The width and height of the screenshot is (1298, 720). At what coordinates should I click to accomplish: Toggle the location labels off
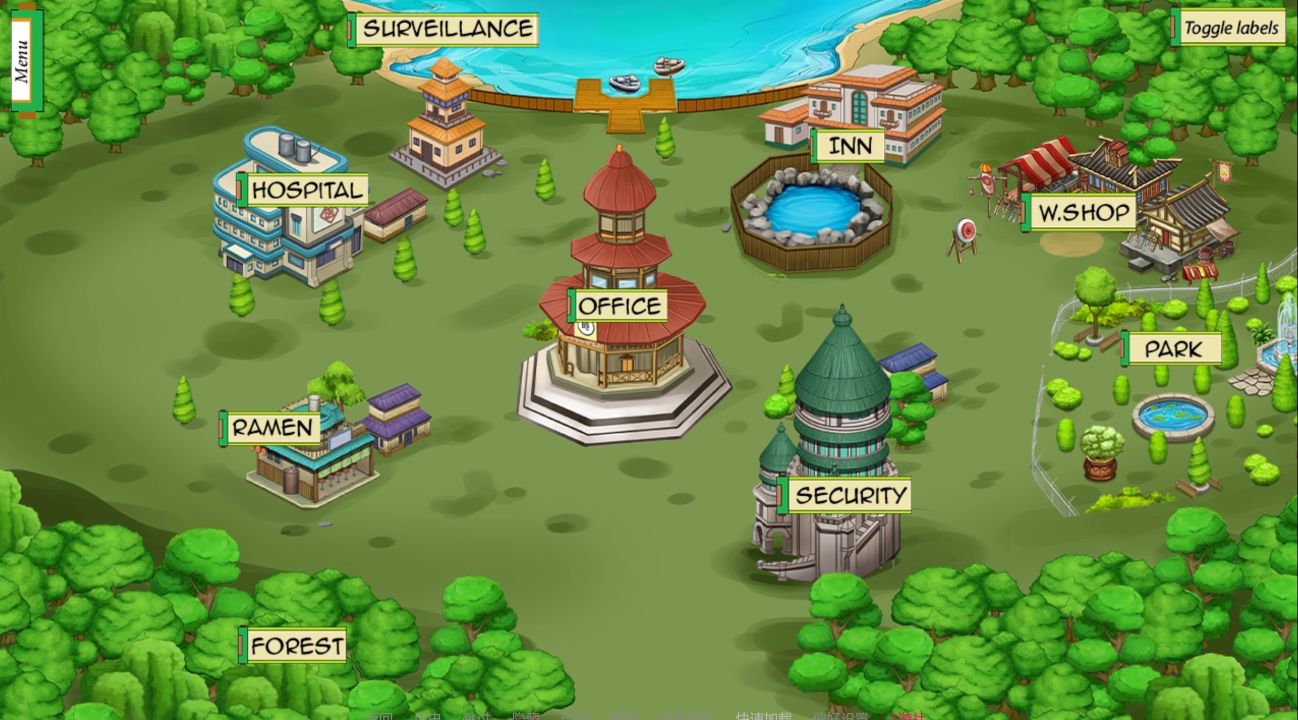coord(1229,28)
